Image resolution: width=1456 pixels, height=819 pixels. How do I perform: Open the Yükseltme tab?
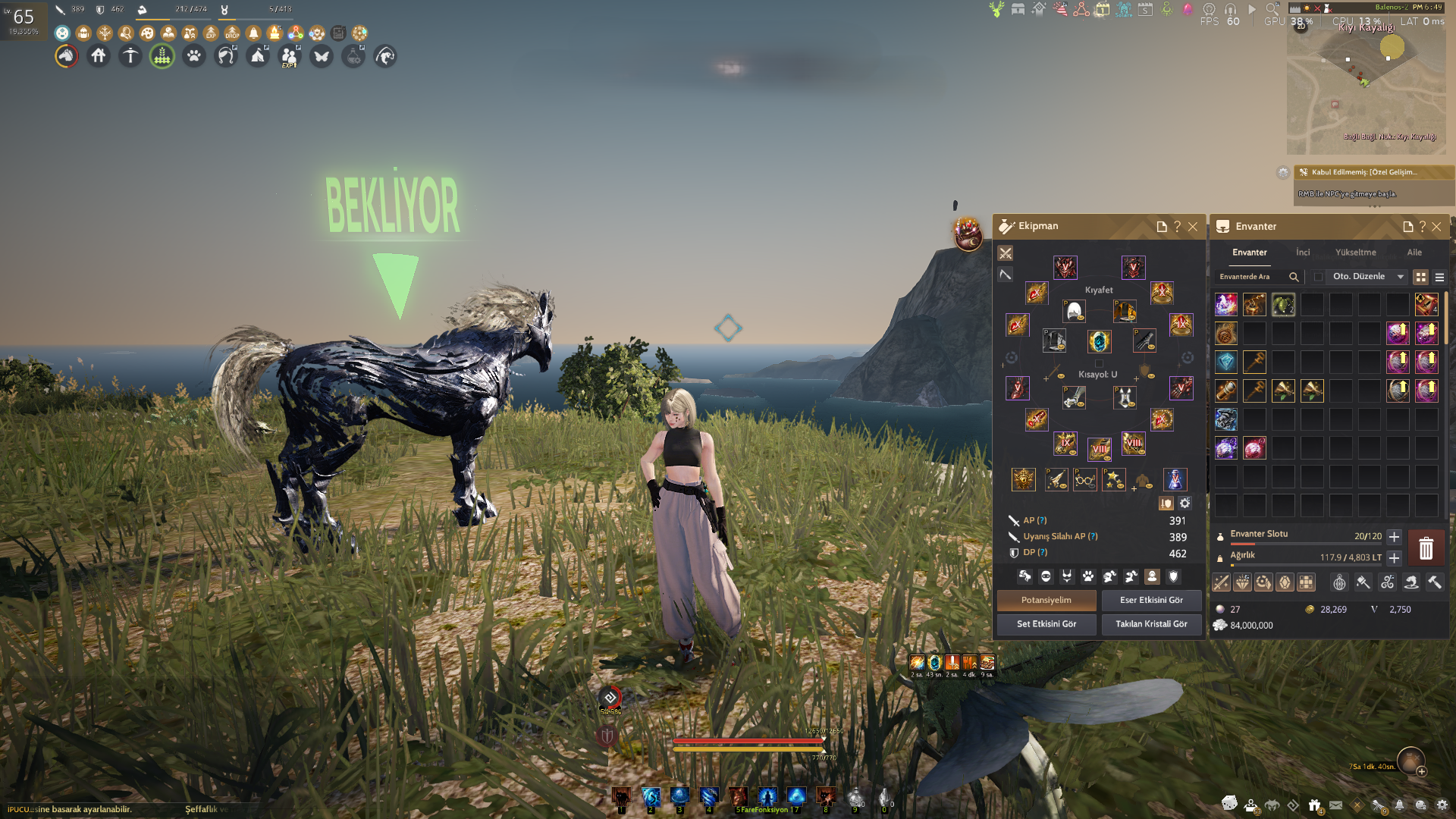(x=1355, y=253)
